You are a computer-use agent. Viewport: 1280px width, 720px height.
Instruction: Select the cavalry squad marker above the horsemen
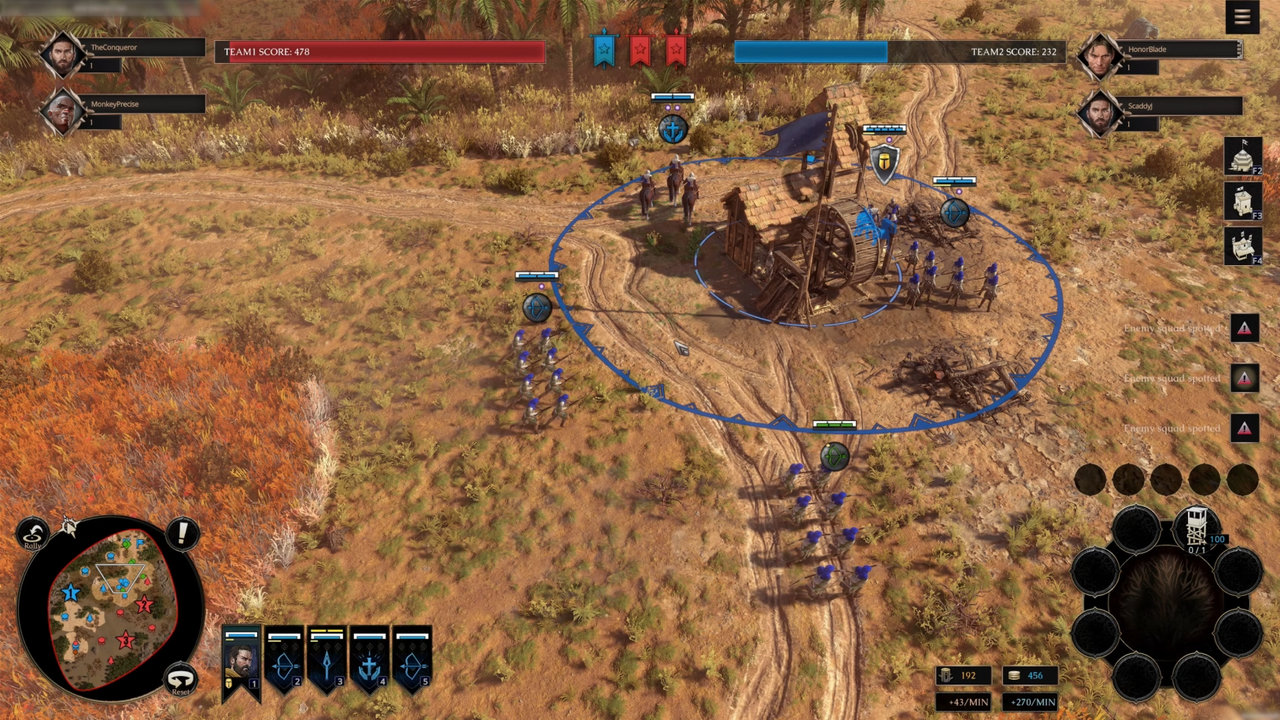click(x=673, y=128)
